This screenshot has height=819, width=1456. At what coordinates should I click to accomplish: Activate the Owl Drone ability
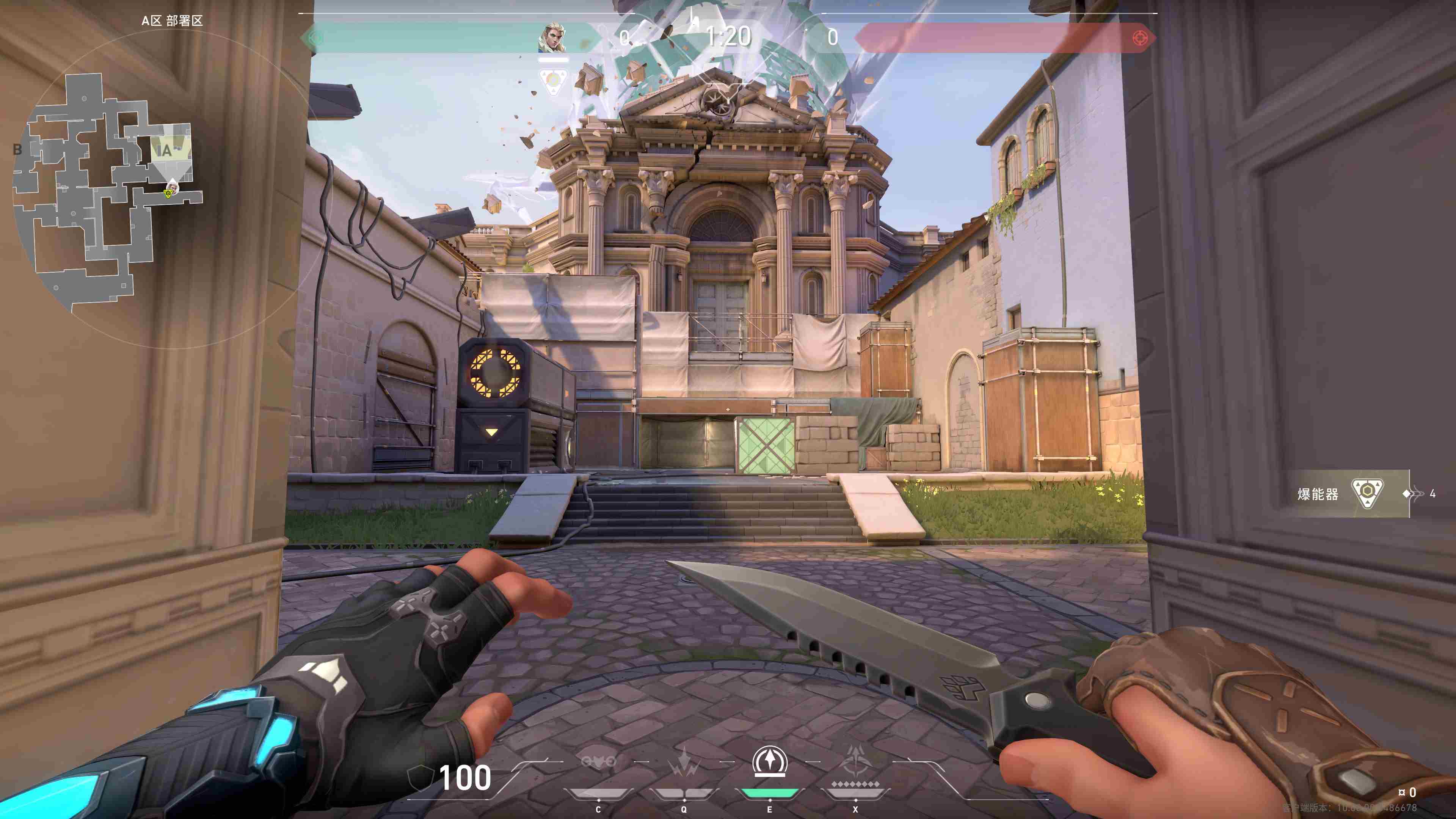(598, 763)
